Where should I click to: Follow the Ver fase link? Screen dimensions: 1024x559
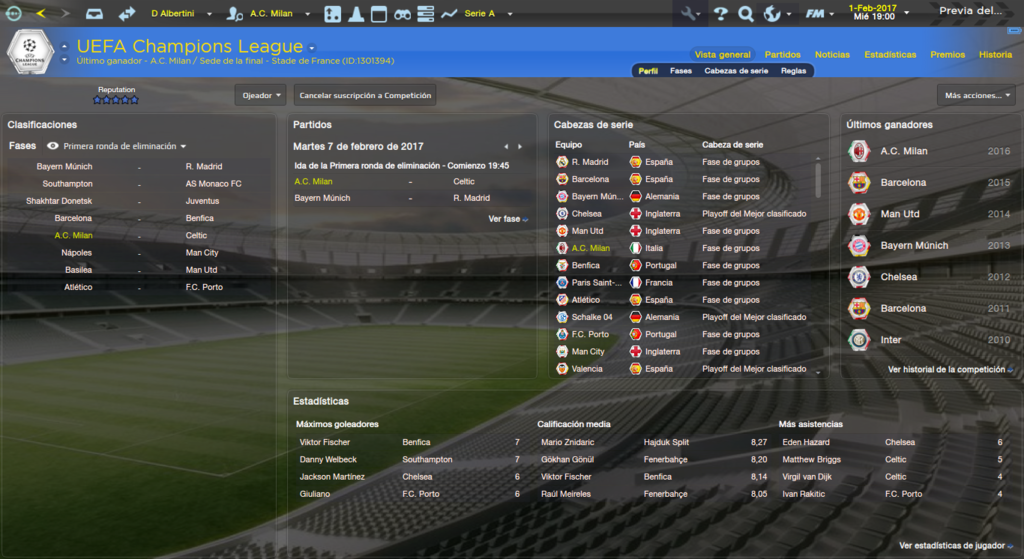coord(508,218)
